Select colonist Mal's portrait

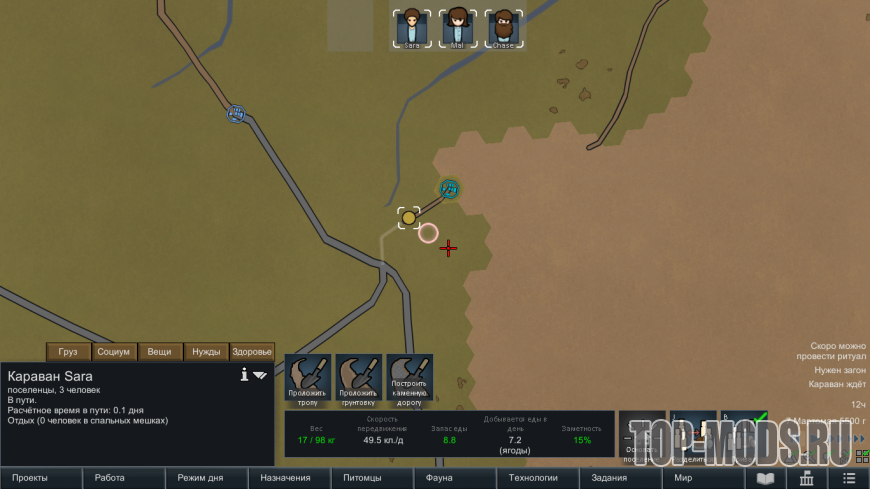pos(457,28)
